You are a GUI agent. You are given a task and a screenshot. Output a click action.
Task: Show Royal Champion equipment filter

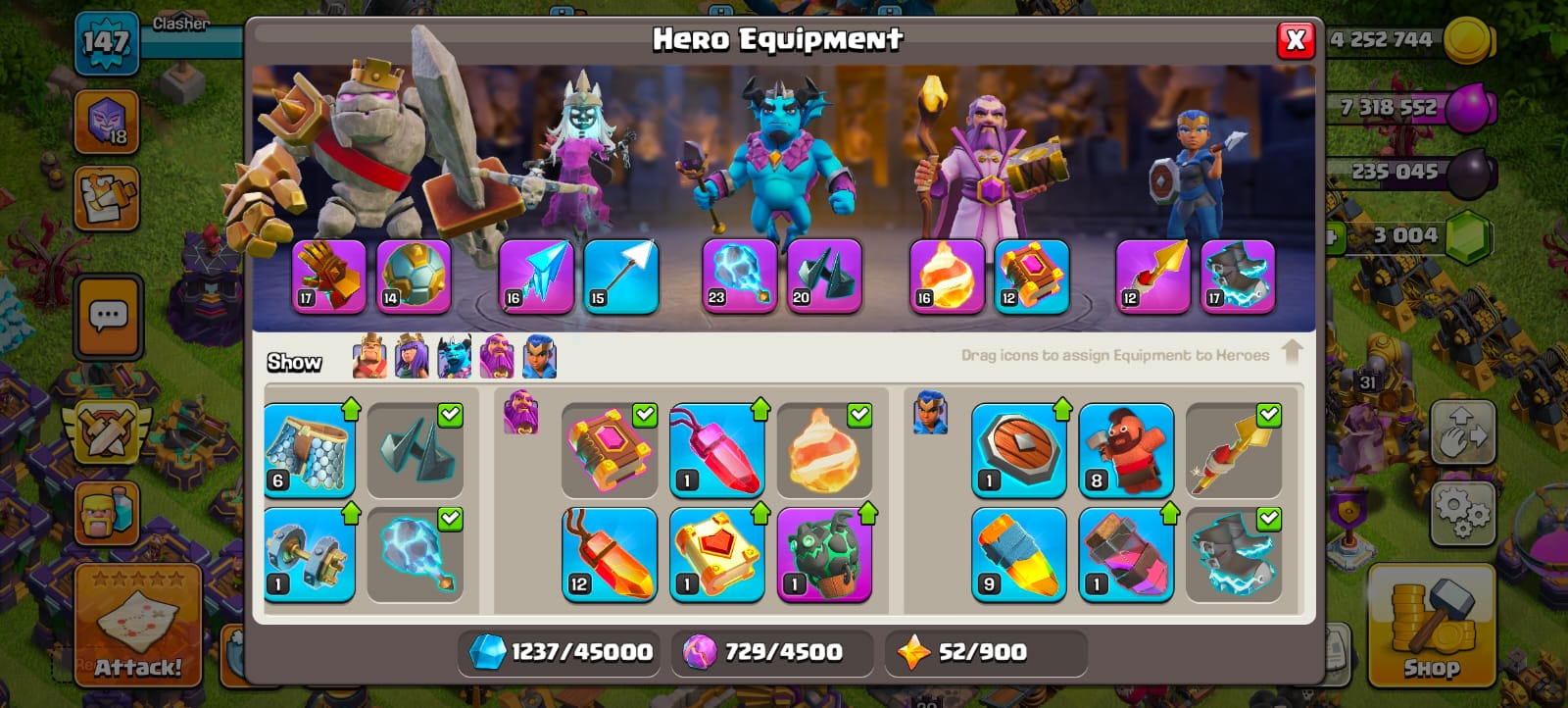(x=539, y=356)
